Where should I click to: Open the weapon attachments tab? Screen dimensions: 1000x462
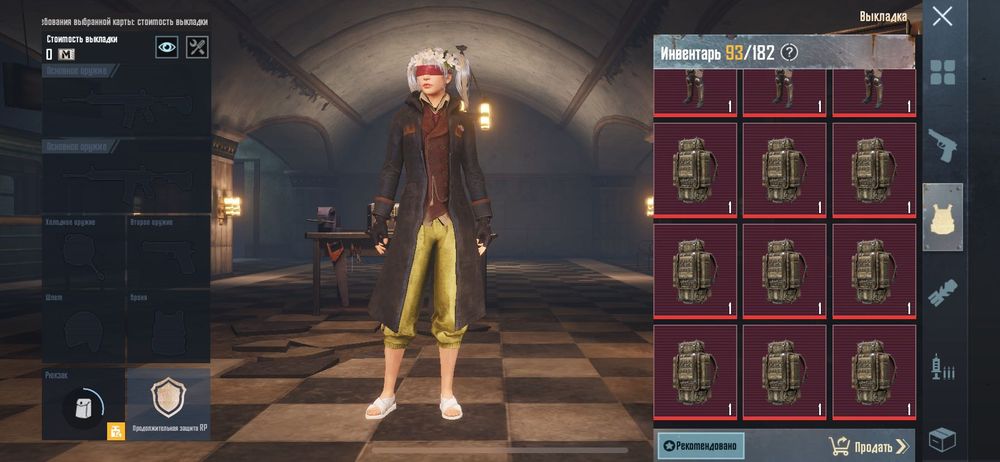942,292
